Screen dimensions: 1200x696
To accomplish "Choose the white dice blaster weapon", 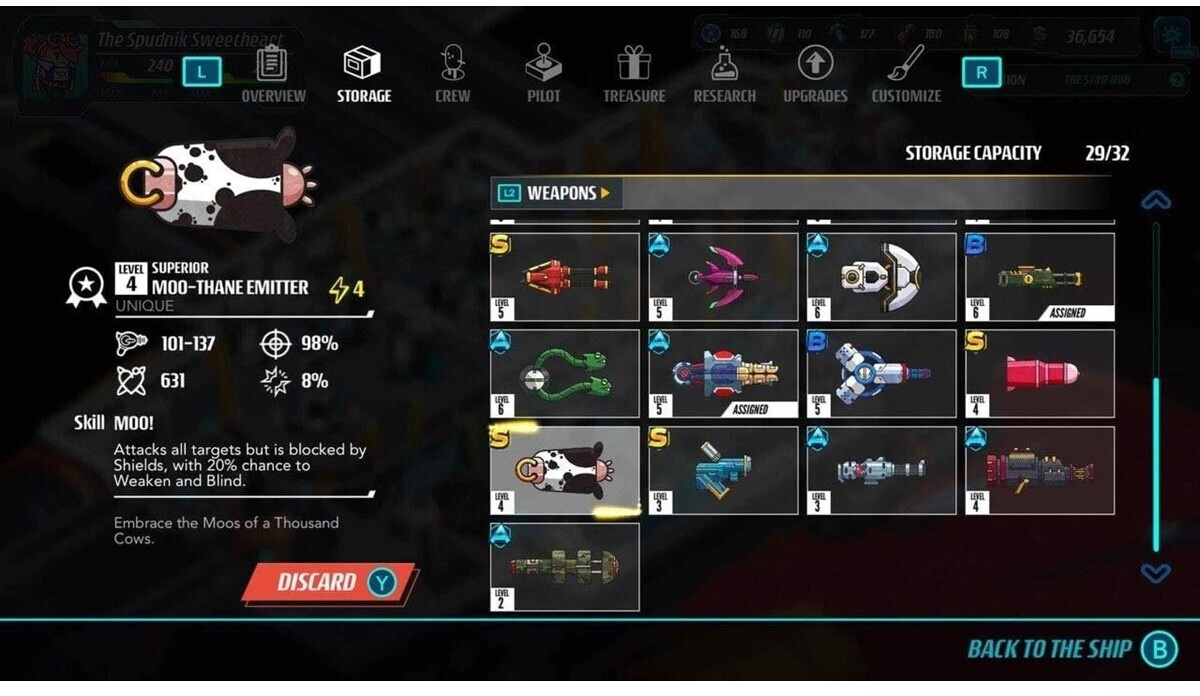I will coord(882,374).
